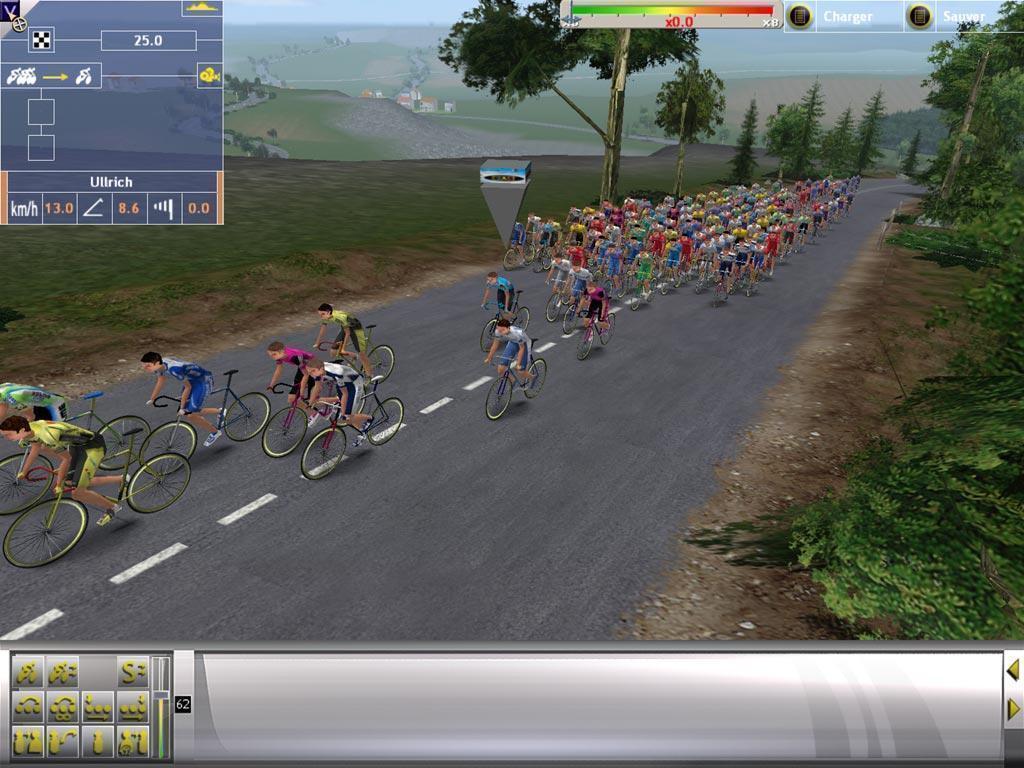Activate the single cyclist attack order

pyautogui.click(x=28, y=671)
